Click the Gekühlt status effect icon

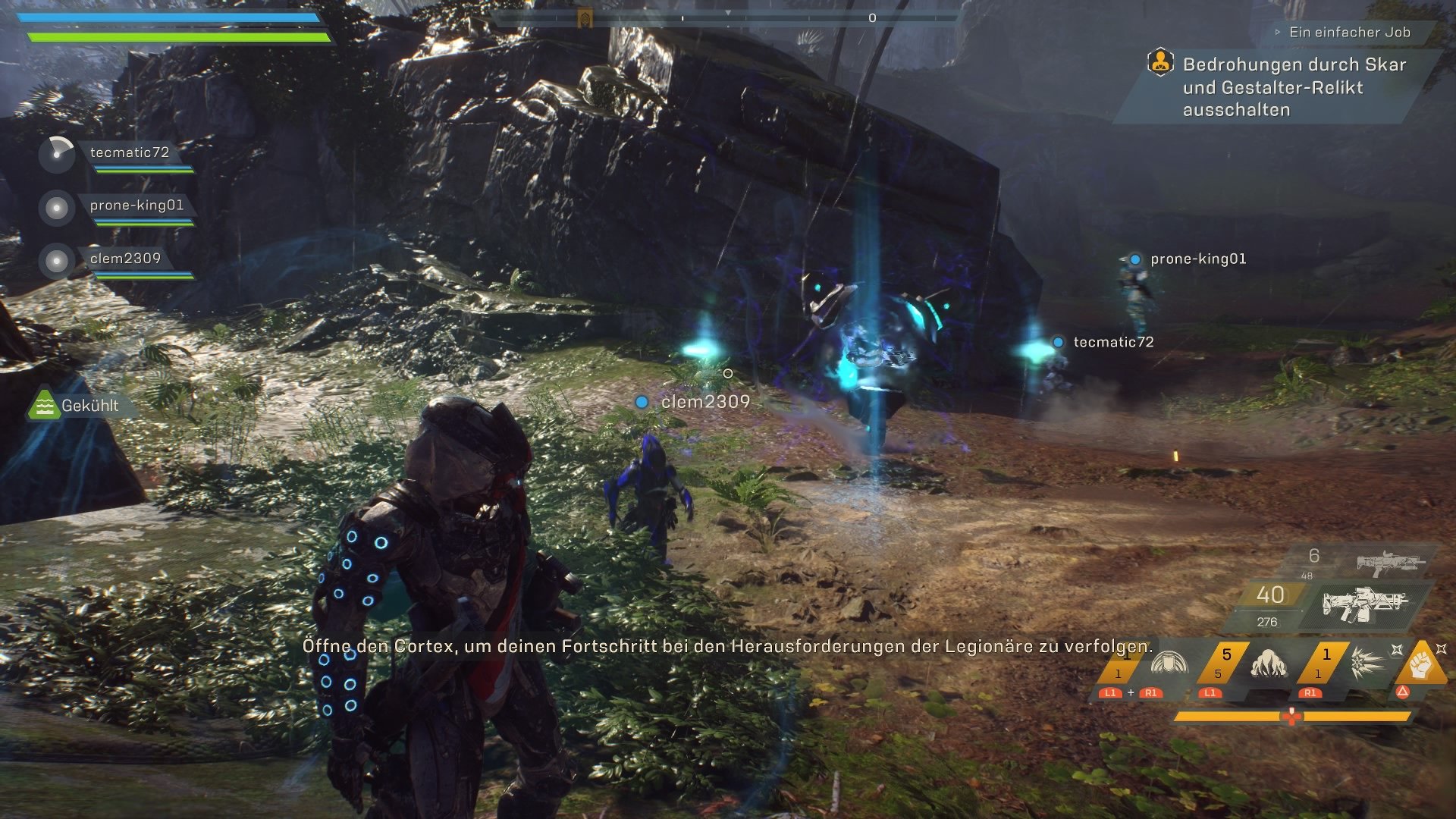click(44, 406)
